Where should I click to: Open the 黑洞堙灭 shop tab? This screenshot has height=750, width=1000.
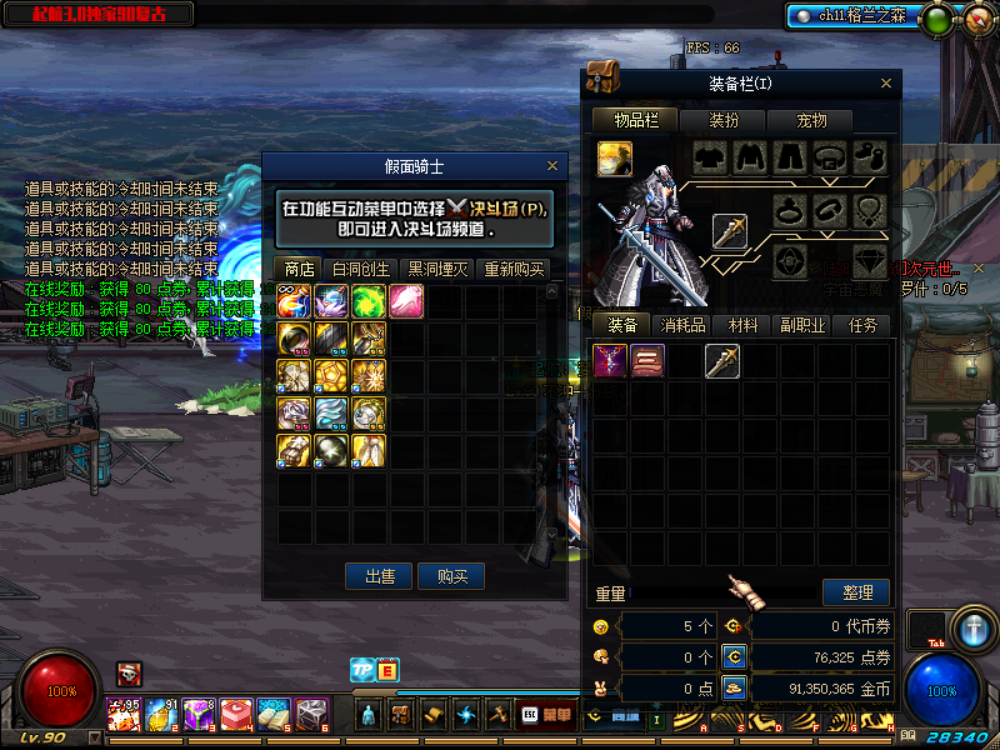click(437, 270)
